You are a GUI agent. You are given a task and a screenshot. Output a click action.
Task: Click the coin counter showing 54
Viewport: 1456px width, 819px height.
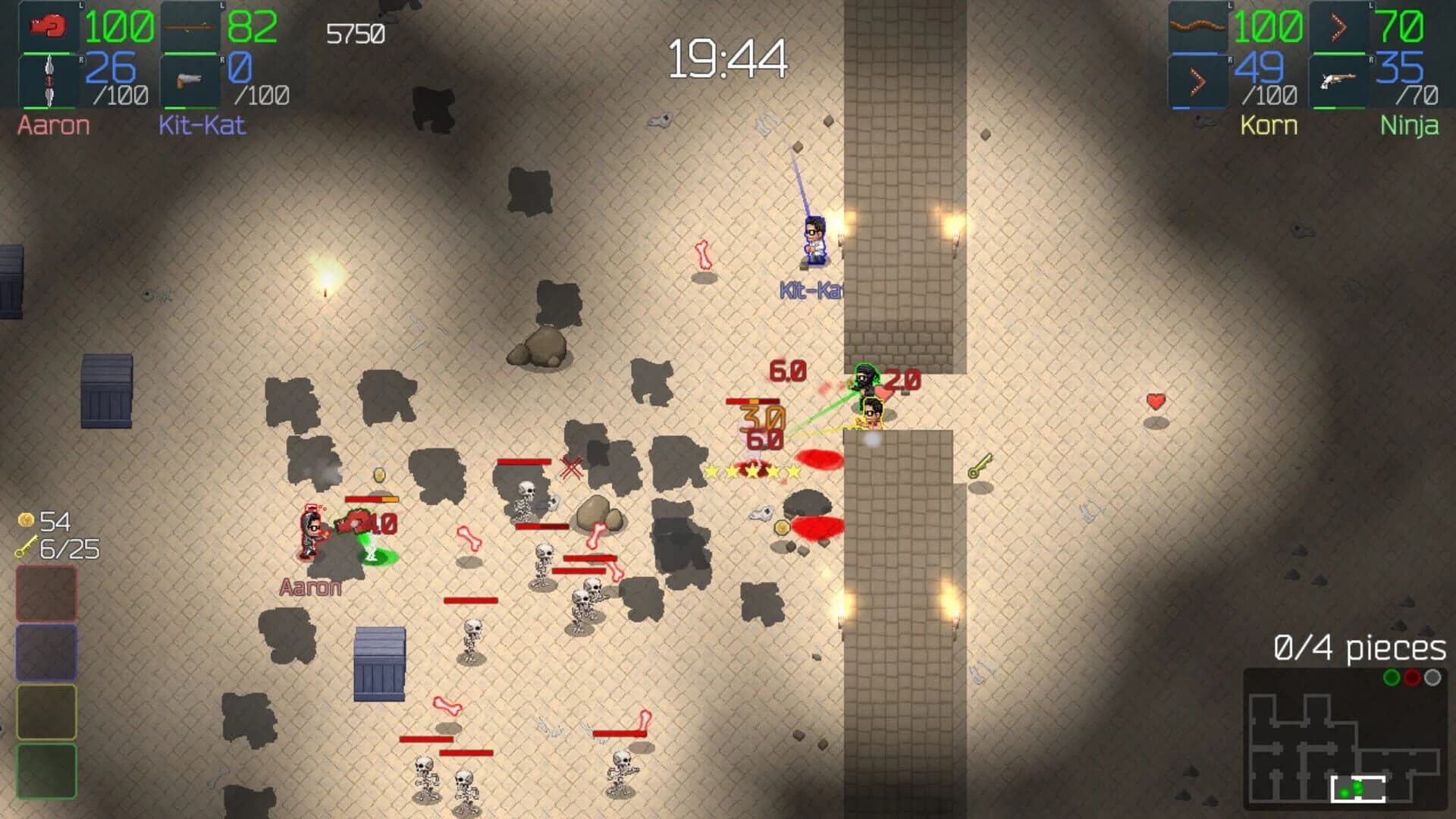pos(45,522)
